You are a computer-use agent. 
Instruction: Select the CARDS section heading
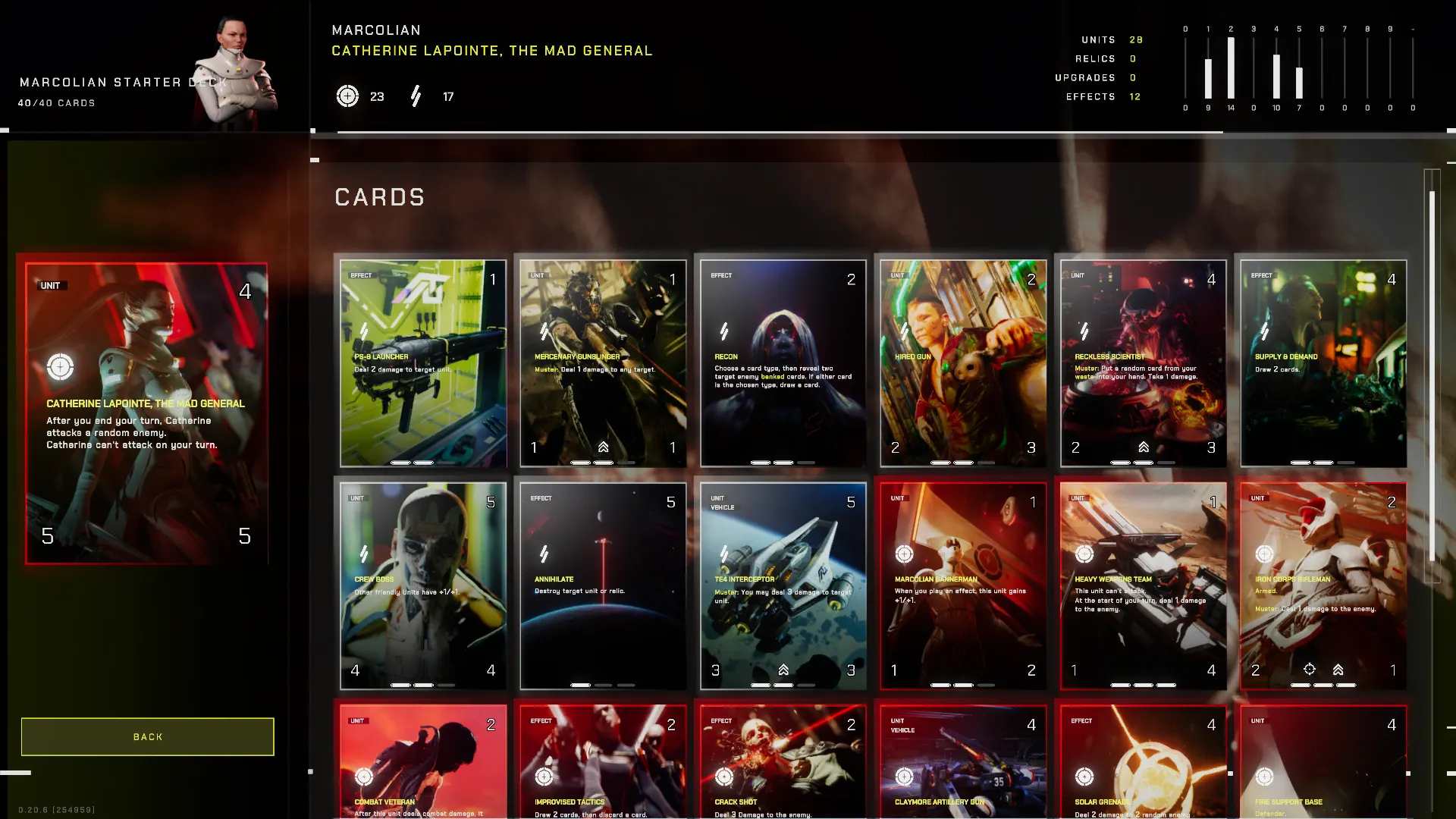(x=379, y=197)
